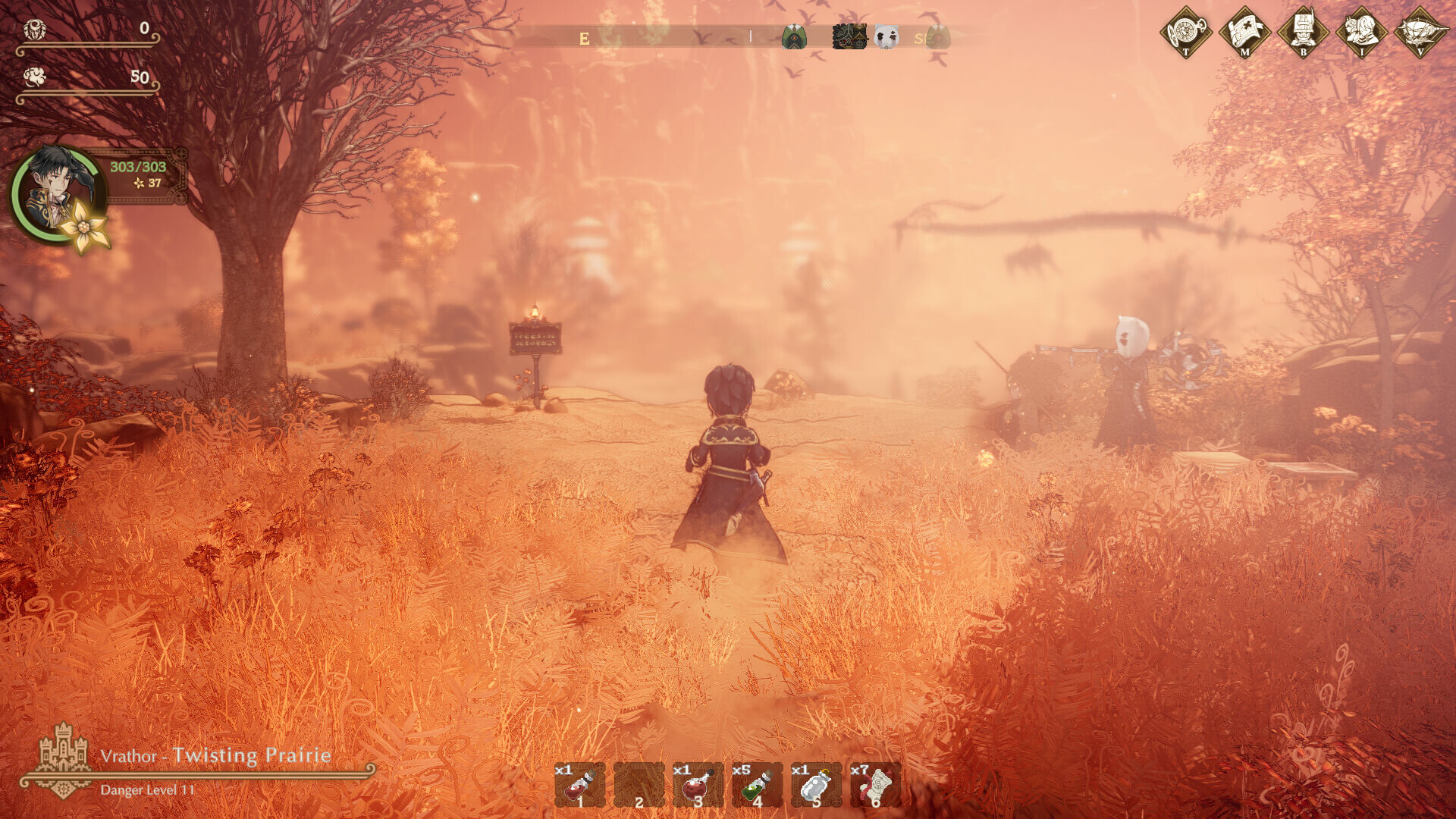Open the pocket watch time menu

click(x=1186, y=32)
